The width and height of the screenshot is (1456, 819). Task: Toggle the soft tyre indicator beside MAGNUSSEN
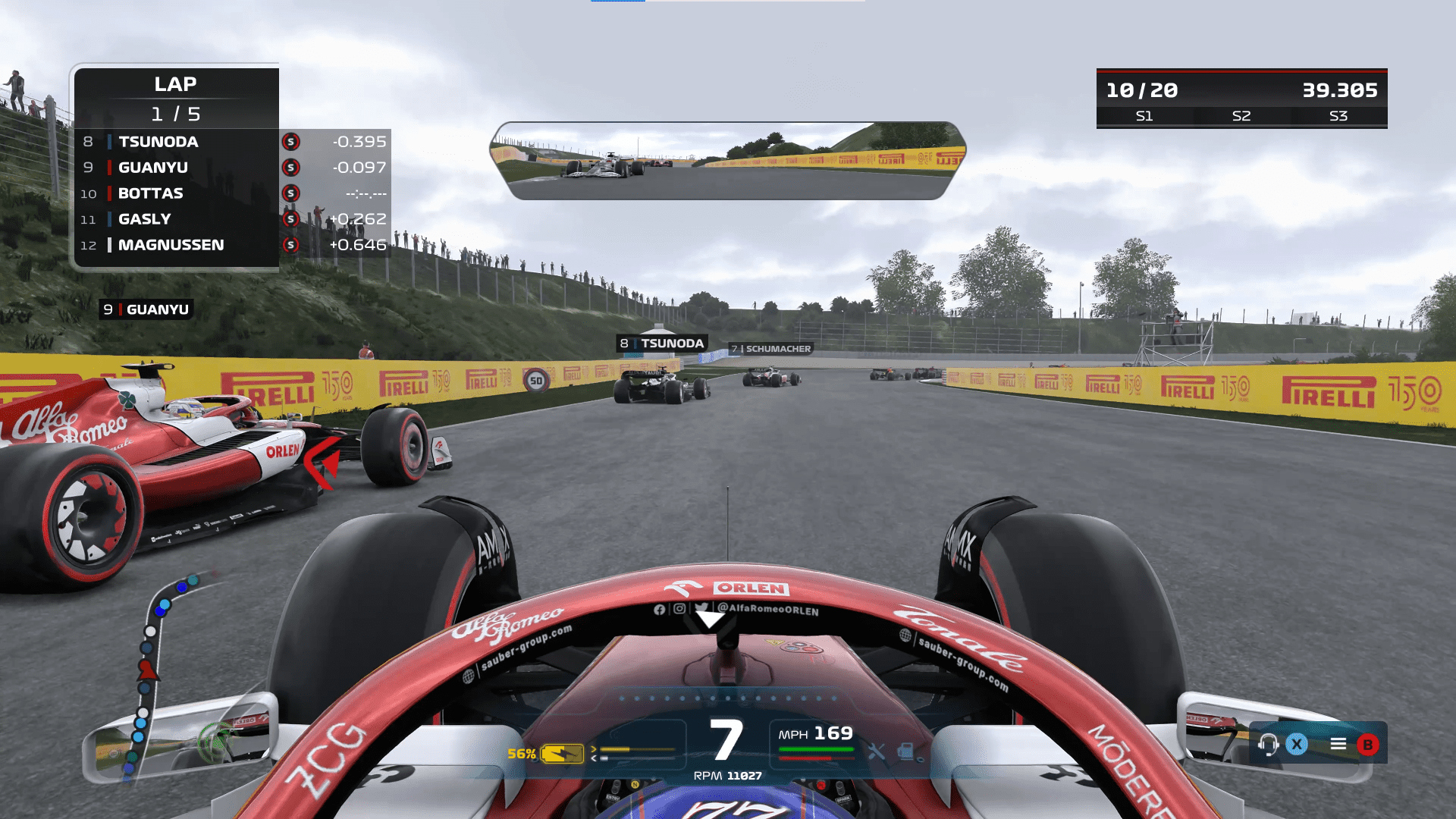click(x=290, y=245)
